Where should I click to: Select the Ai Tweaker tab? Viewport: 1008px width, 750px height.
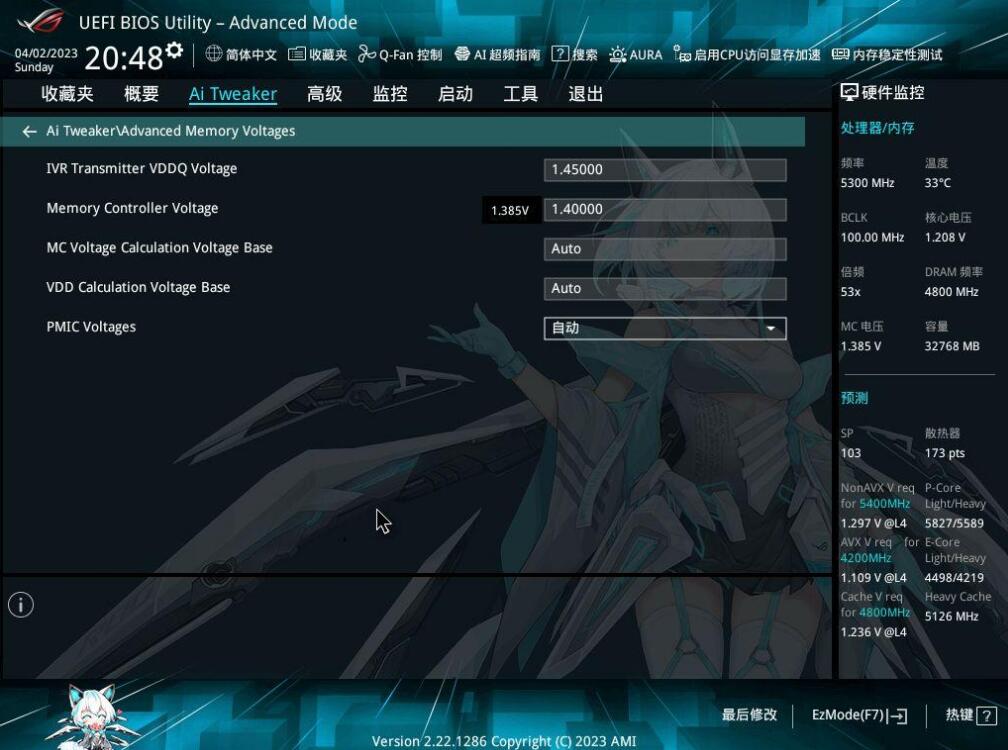coord(233,94)
